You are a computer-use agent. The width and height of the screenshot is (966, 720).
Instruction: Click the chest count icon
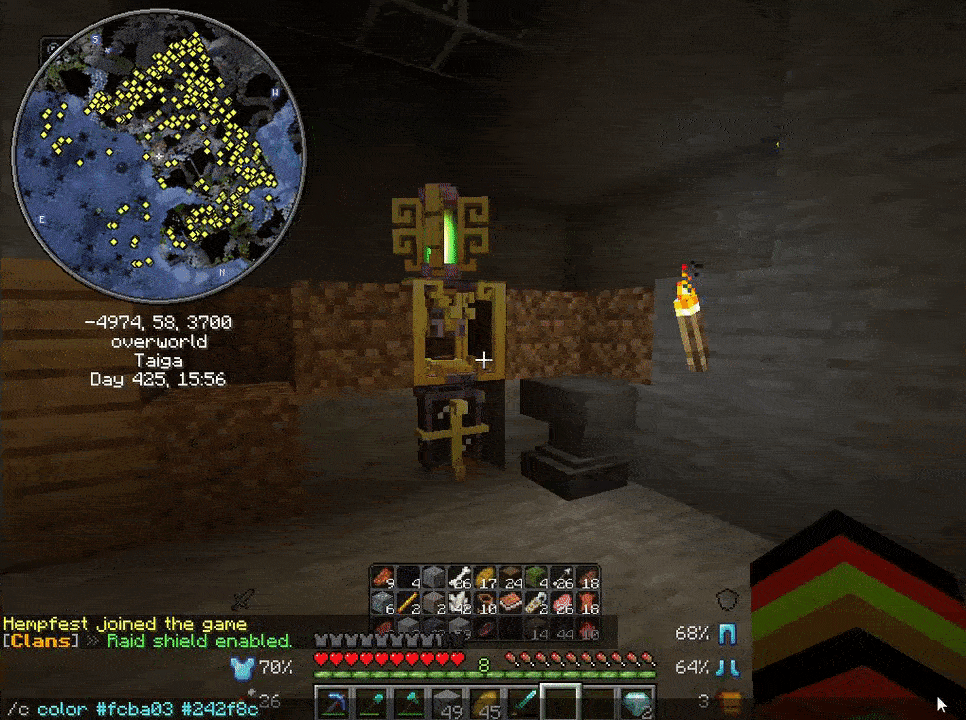tap(733, 700)
